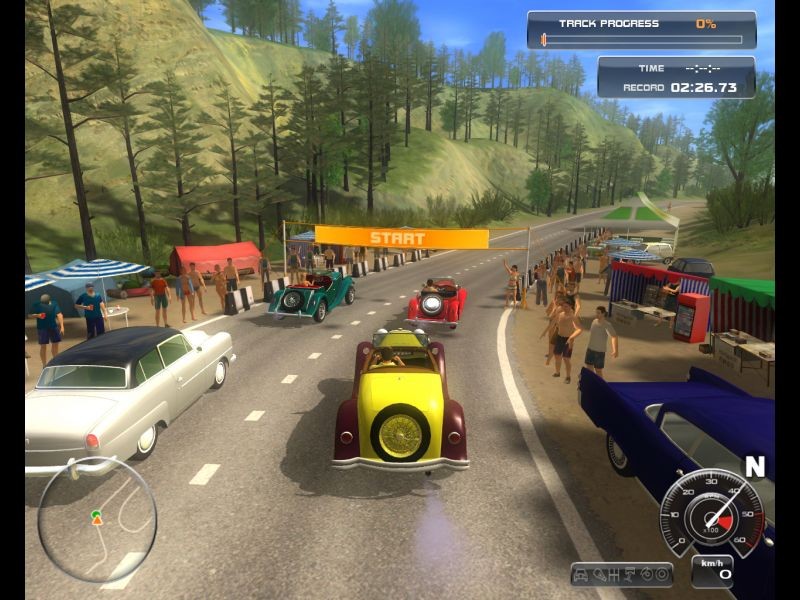The height and width of the screenshot is (600, 800).
Task: Click the Track Progress bar
Action: (x=642, y=40)
